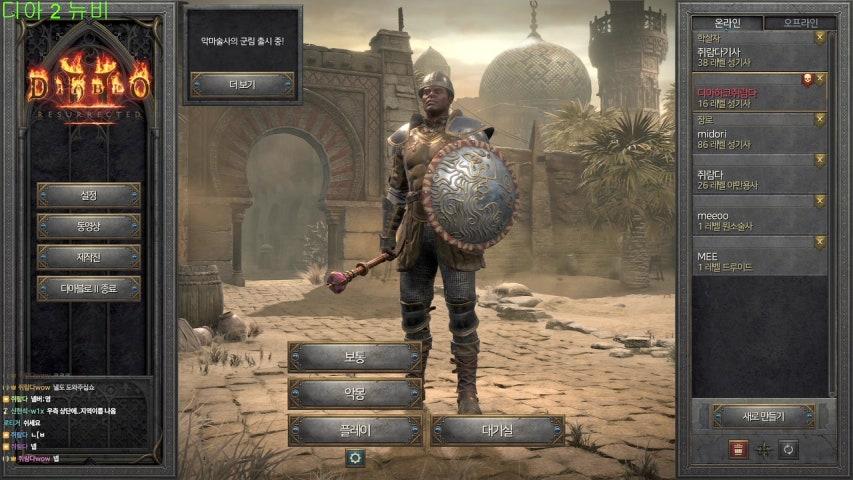This screenshot has width=853, height=480.
Task: Switch to the 오프라인 tab
Action: [806, 23]
